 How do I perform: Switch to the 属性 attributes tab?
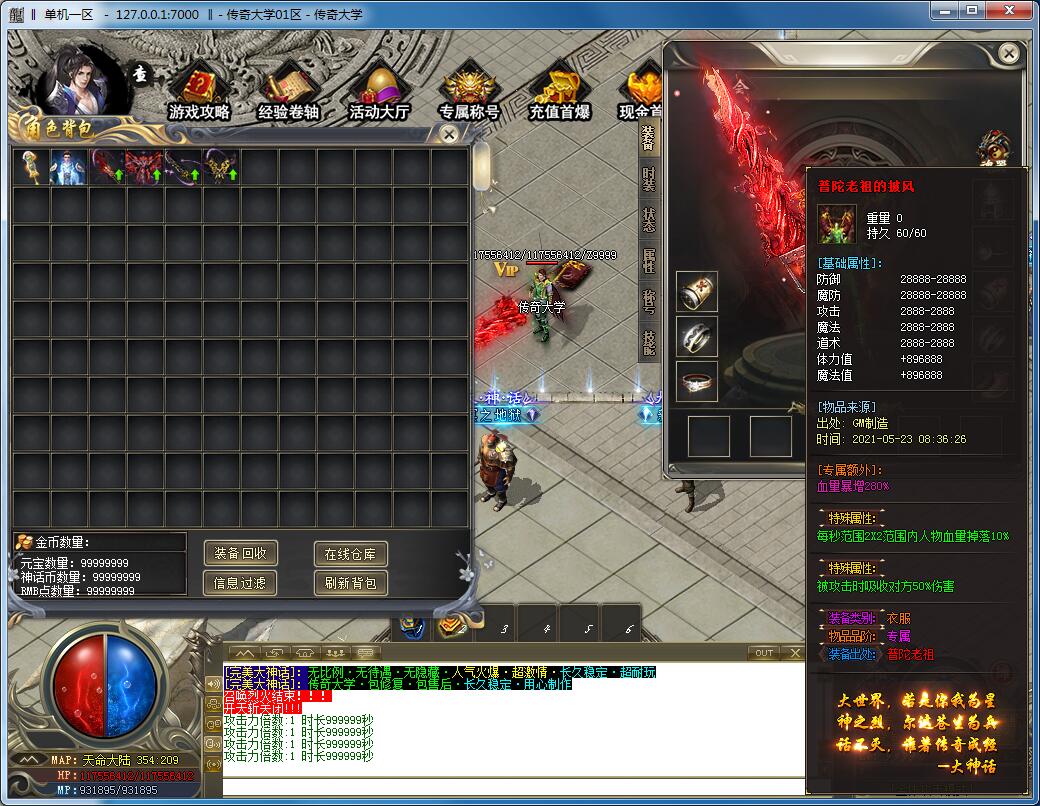[x=649, y=261]
